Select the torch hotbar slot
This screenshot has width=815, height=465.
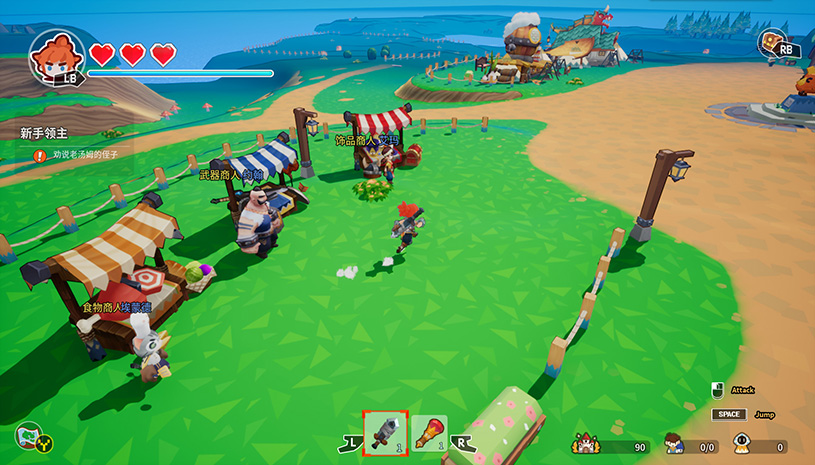point(429,432)
